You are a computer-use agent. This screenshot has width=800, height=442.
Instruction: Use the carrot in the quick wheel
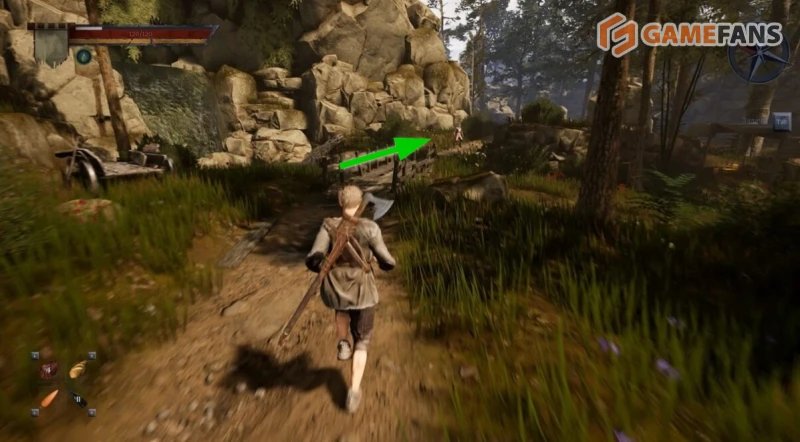click(48, 399)
